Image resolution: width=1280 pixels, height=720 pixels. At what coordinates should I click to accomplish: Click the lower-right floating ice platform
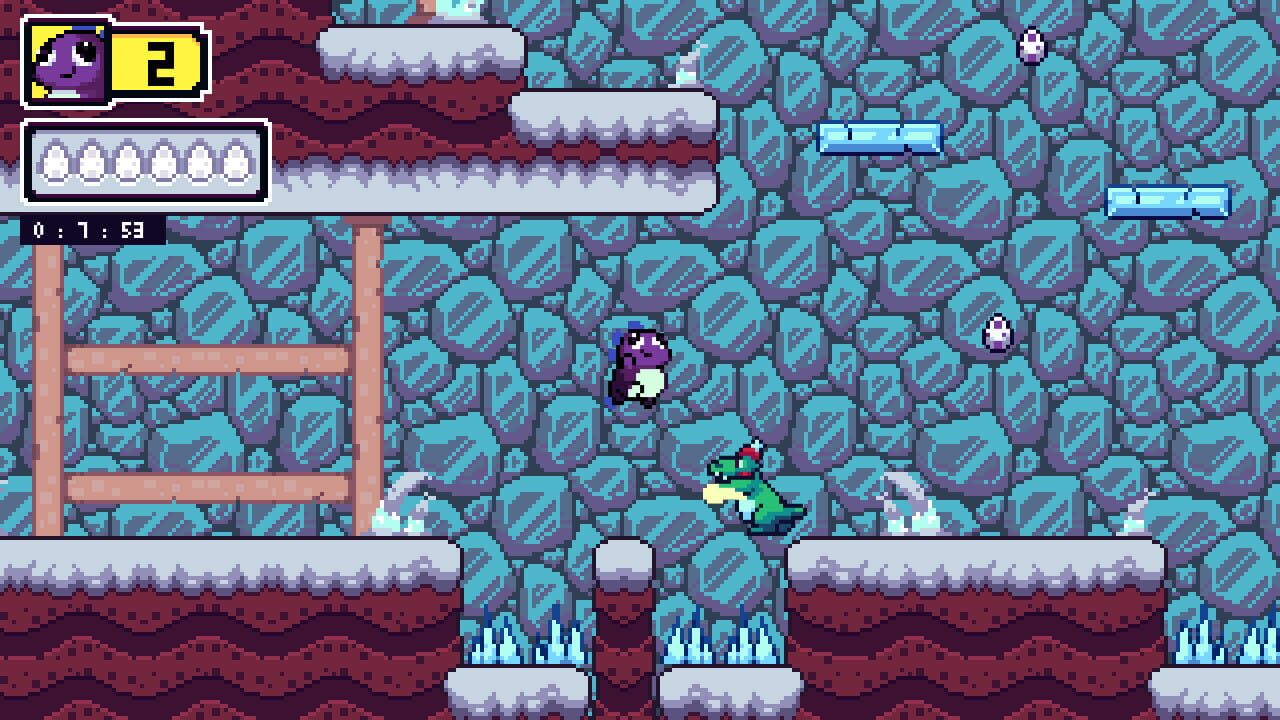[x=1165, y=202]
